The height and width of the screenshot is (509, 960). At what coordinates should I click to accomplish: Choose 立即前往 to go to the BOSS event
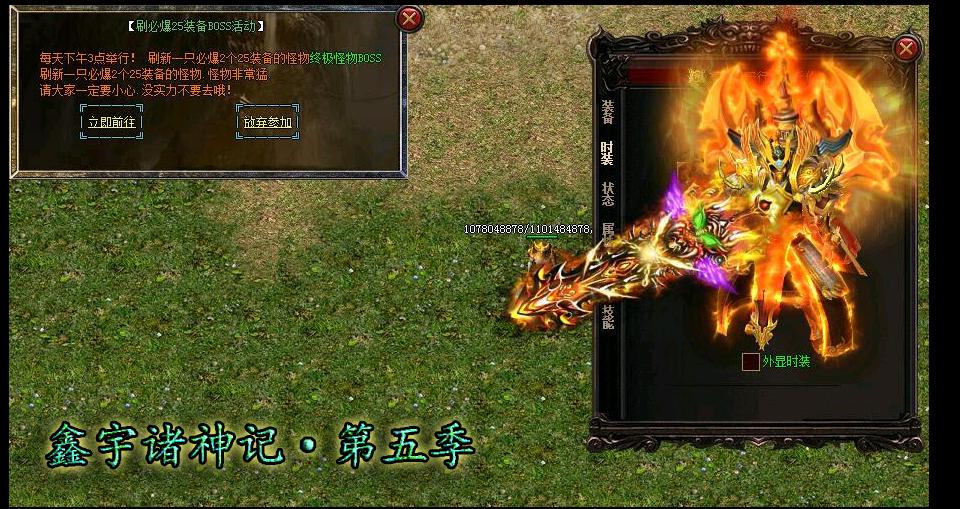[x=111, y=122]
